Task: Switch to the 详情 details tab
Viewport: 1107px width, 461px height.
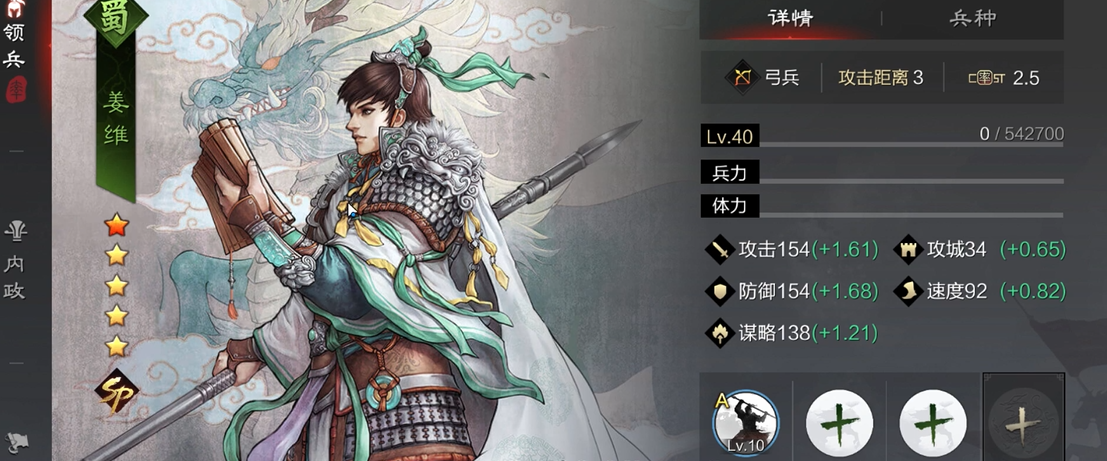Action: 789,18
